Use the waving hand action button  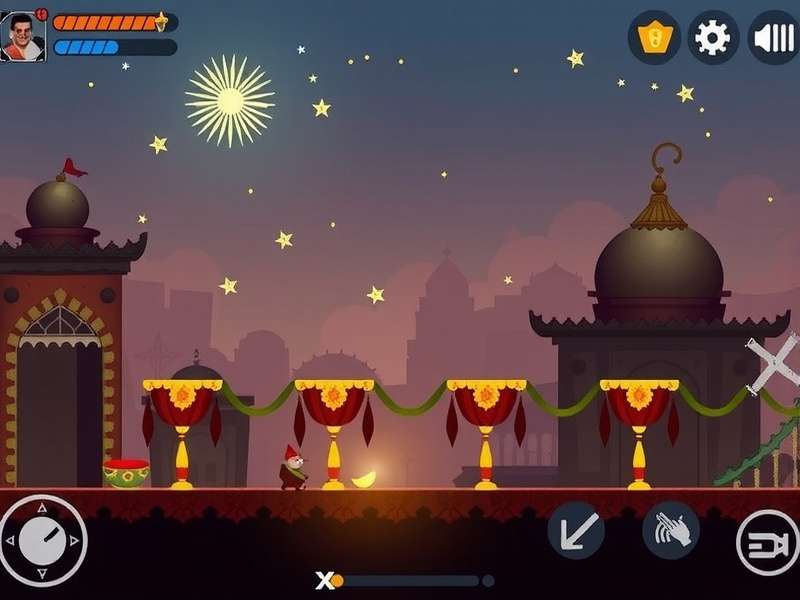[x=670, y=530]
